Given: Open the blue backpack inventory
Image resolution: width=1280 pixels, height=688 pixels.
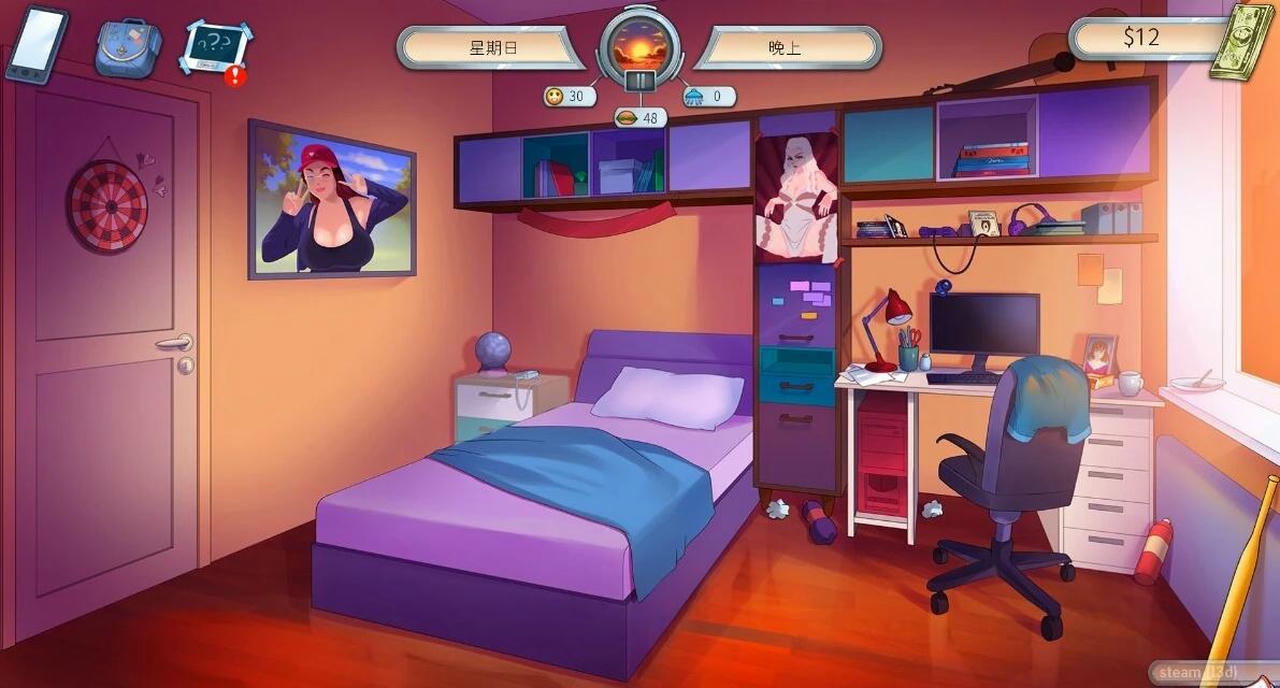Looking at the screenshot, I should [128, 48].
